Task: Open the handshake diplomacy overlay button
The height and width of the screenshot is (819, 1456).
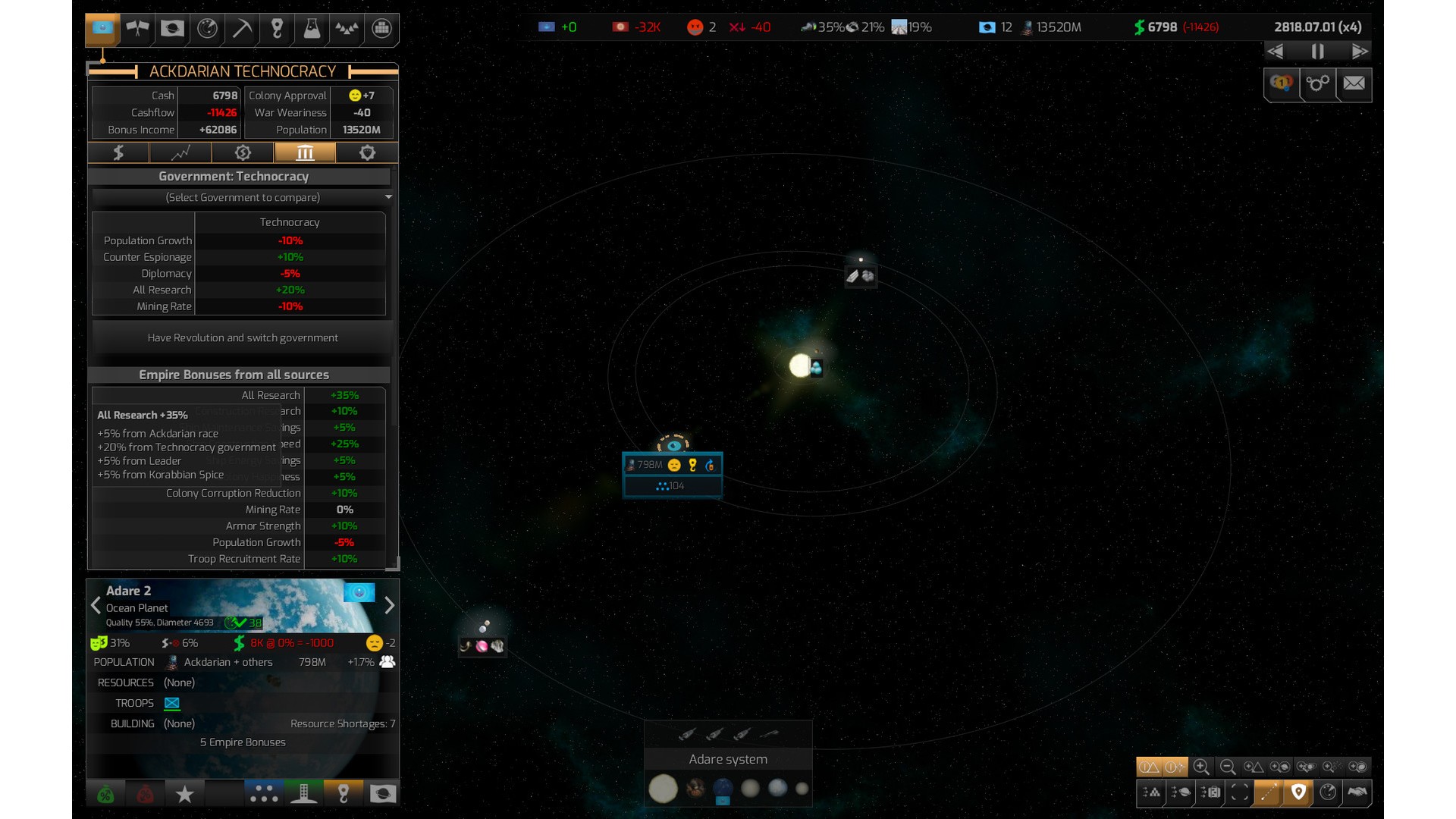Action: pos(1357,792)
